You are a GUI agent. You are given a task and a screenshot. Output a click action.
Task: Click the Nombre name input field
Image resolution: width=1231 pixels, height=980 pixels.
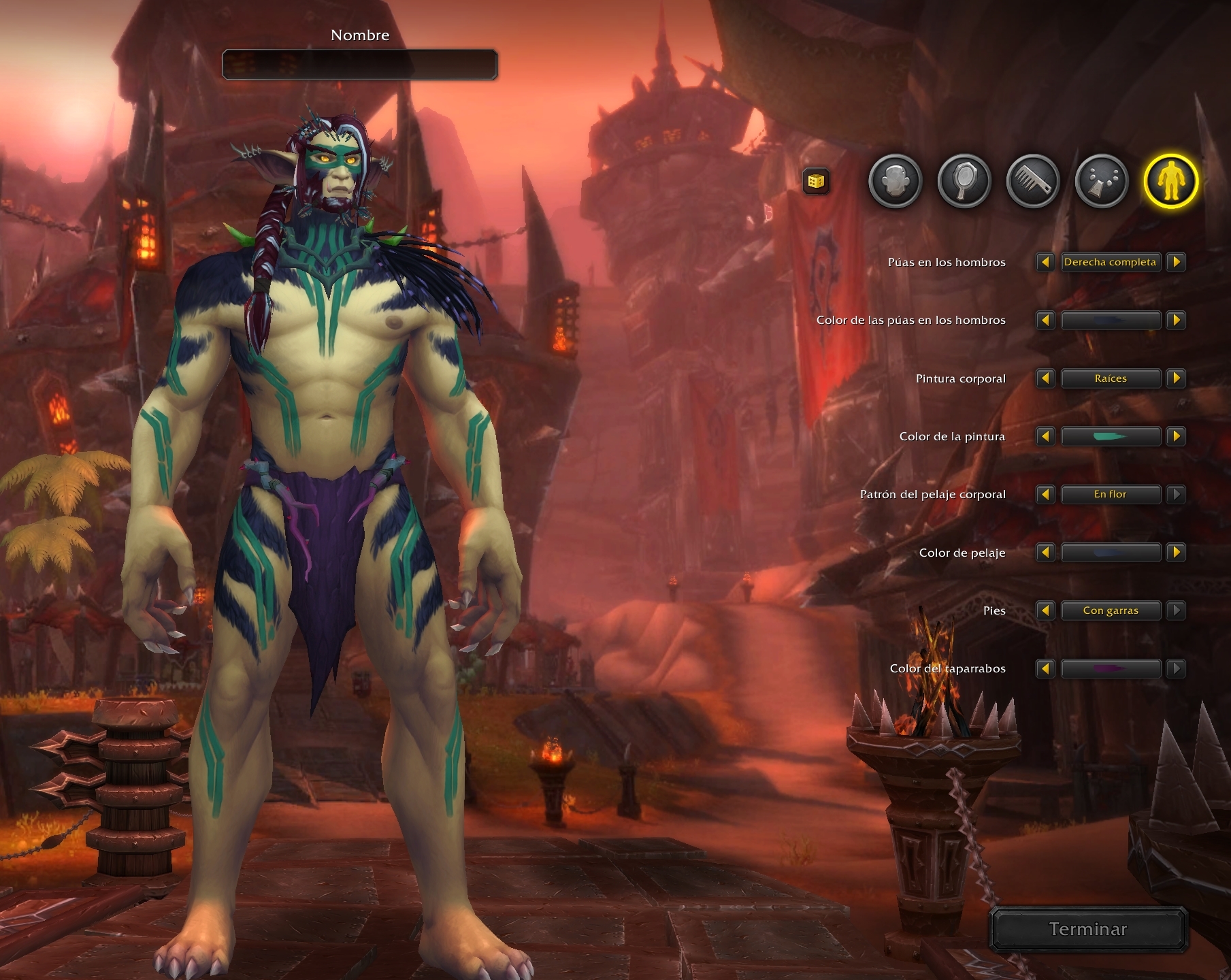tap(359, 65)
